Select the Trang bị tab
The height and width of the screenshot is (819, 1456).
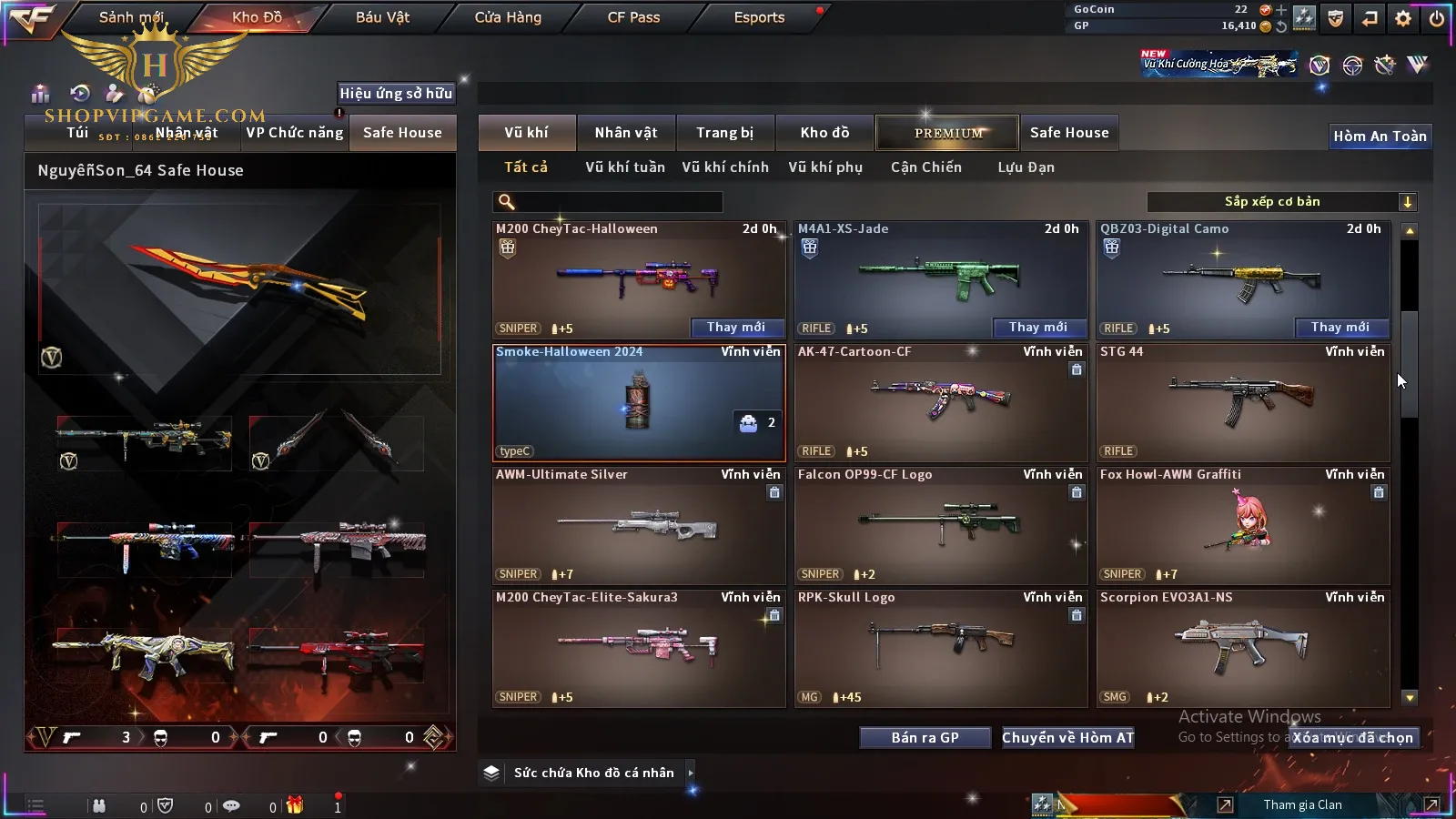pyautogui.click(x=724, y=133)
